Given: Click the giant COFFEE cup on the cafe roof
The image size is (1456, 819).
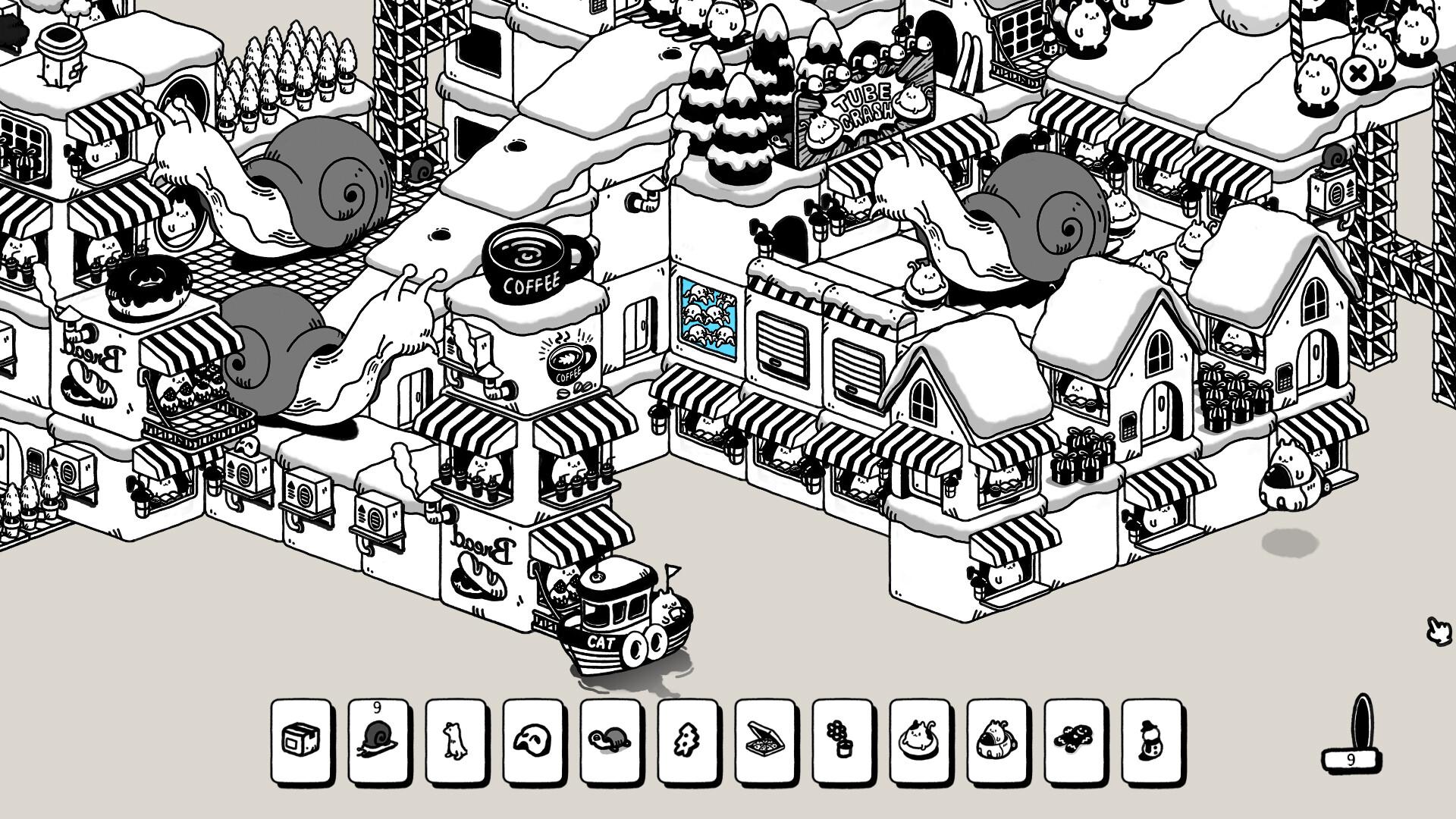Looking at the screenshot, I should (x=529, y=262).
